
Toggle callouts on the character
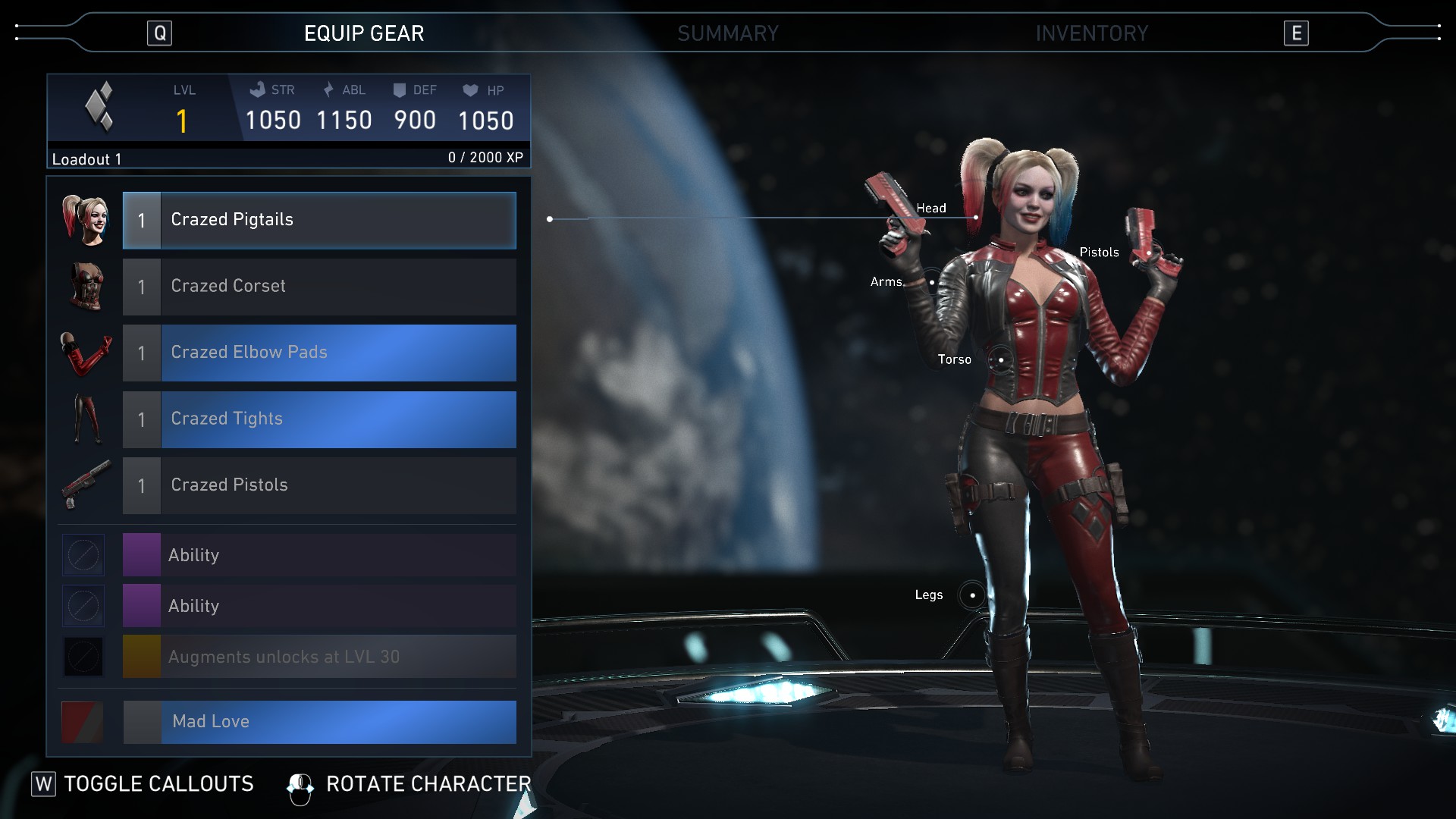click(x=143, y=784)
